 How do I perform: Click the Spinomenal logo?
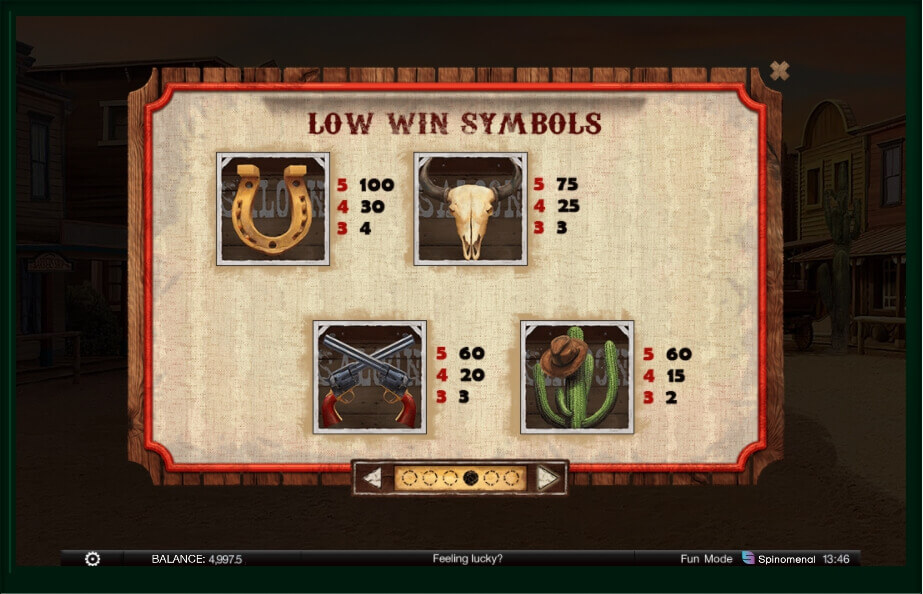pyautogui.click(x=781, y=558)
